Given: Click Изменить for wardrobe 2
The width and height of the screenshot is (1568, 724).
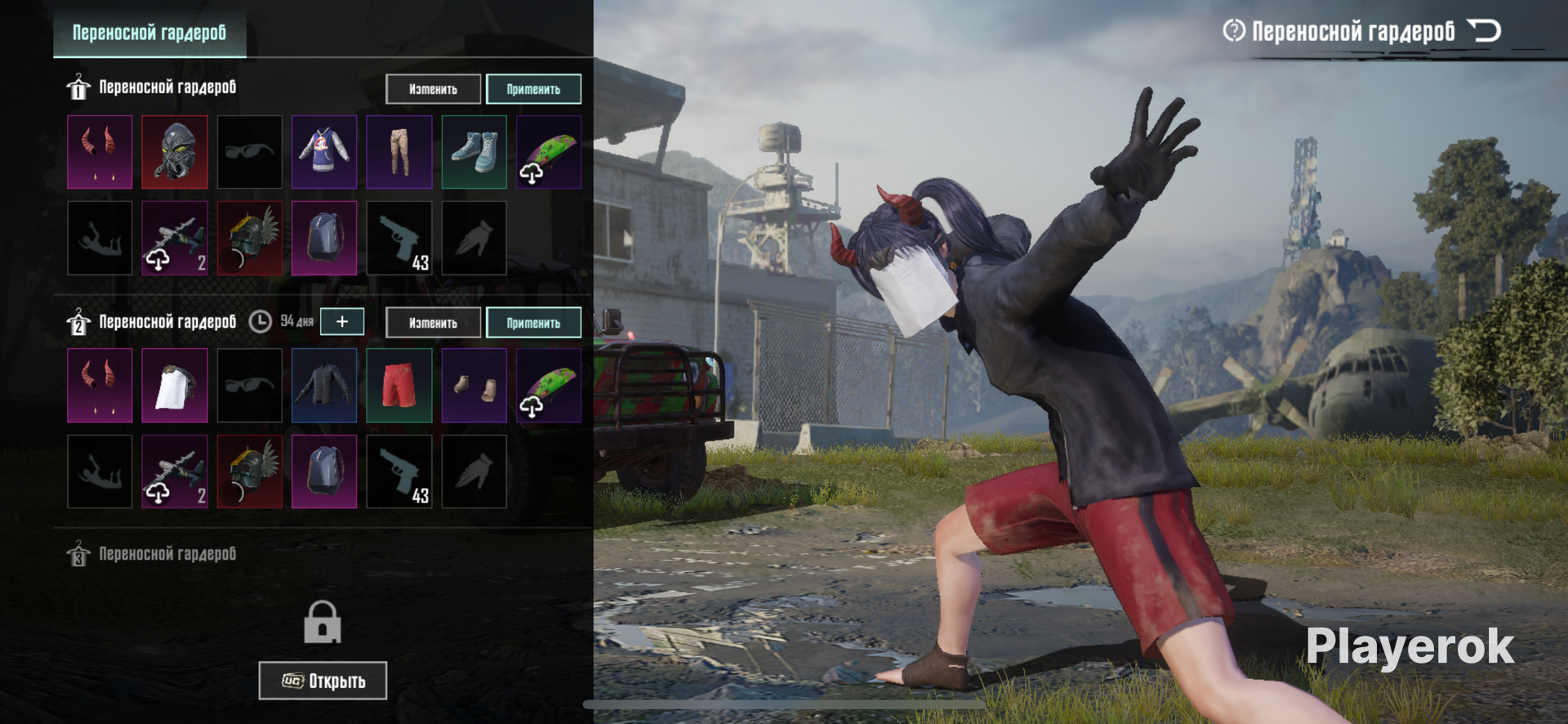Looking at the screenshot, I should coord(433,323).
